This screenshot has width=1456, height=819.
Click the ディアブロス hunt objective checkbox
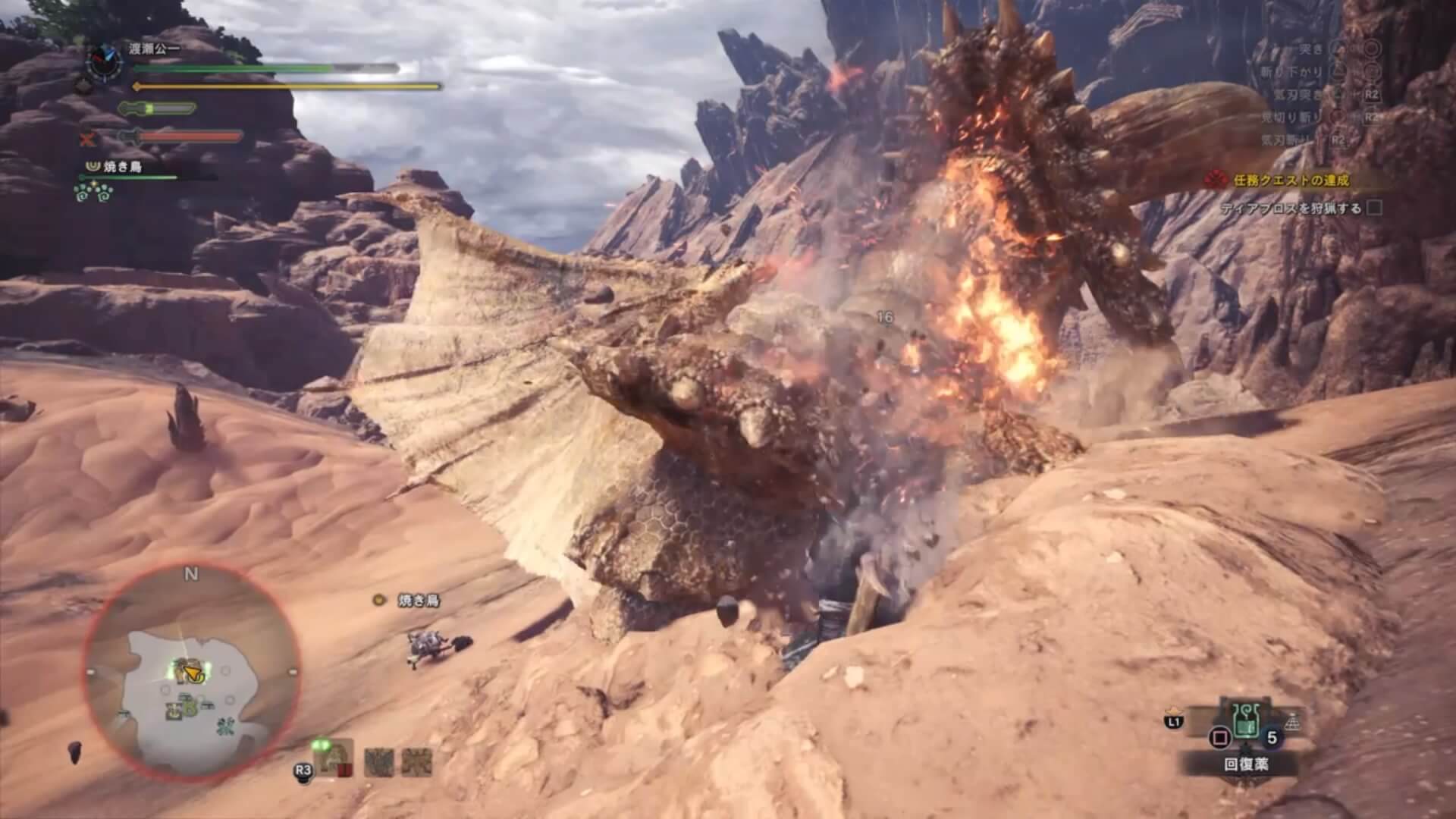click(x=1373, y=208)
